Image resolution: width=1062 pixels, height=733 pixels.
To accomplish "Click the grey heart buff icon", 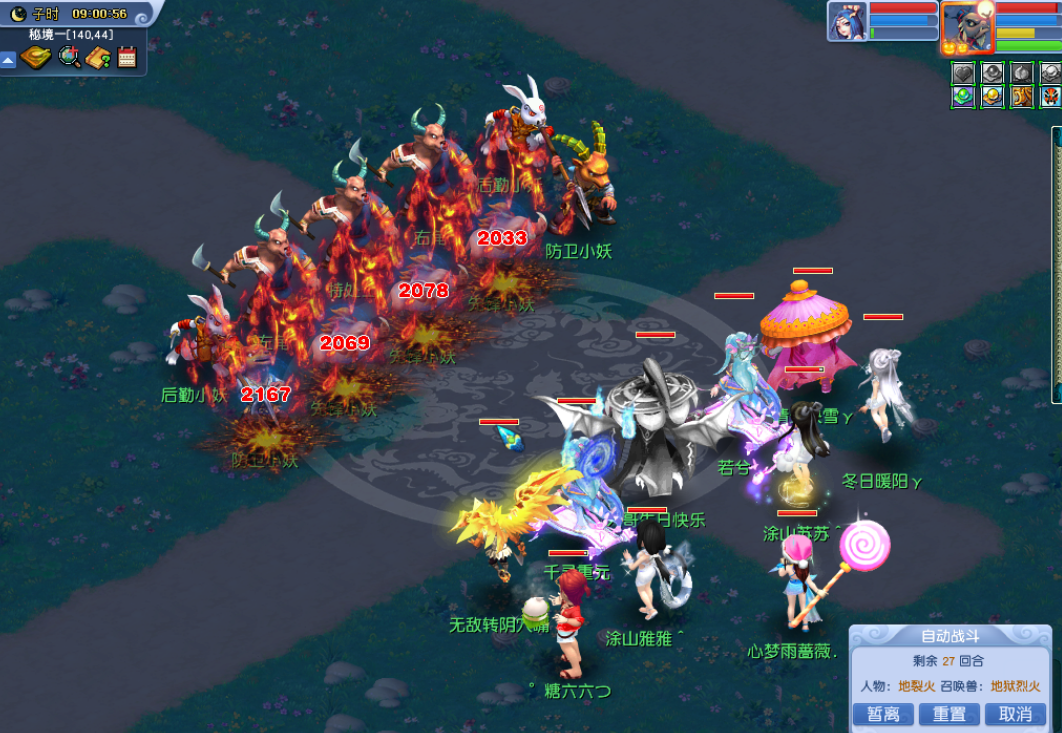I will pyautogui.click(x=962, y=73).
